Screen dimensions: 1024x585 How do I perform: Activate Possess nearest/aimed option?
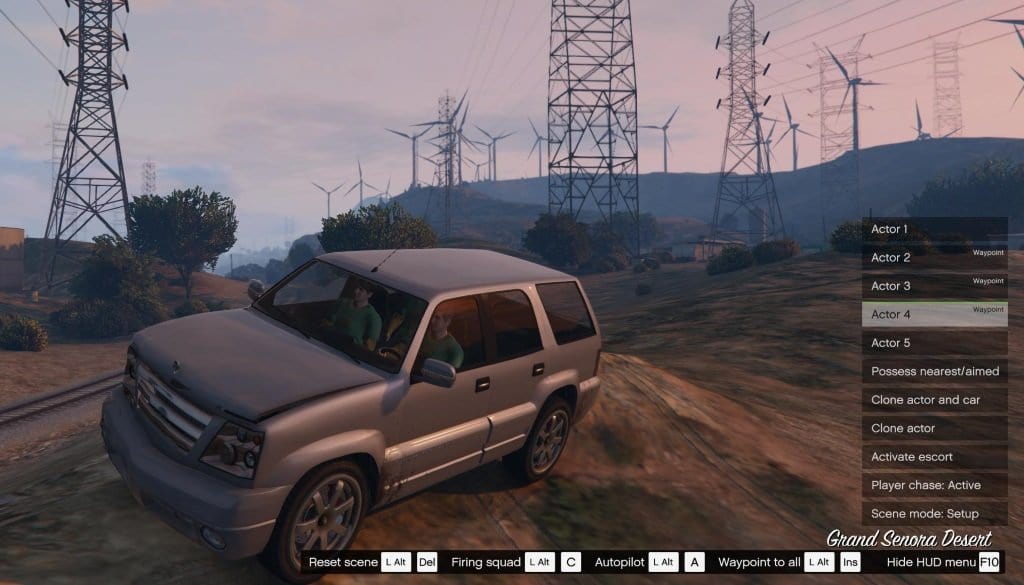click(934, 371)
